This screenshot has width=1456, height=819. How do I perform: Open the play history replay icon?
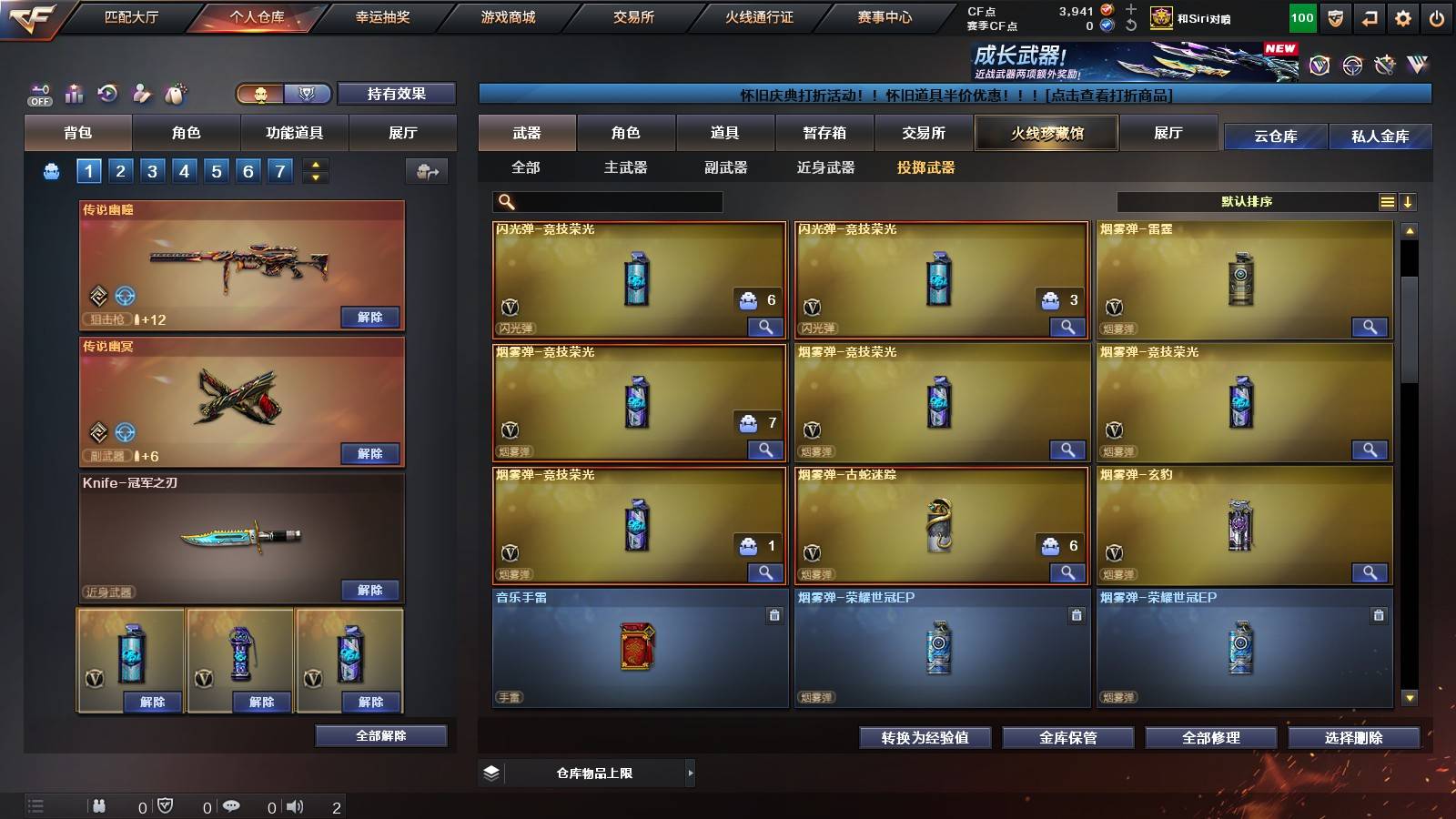[107, 92]
